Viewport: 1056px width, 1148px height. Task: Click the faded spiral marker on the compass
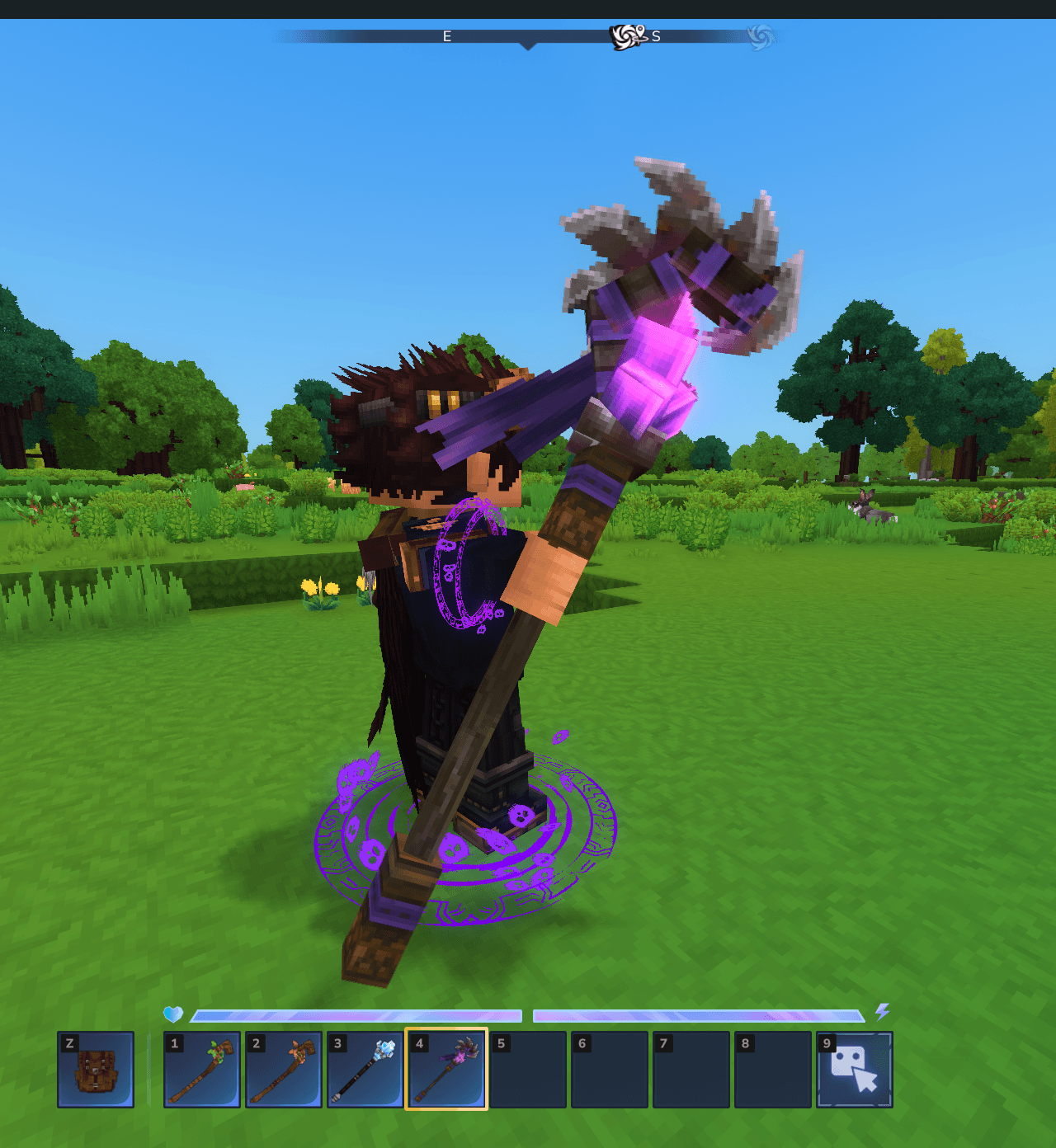pyautogui.click(x=761, y=36)
